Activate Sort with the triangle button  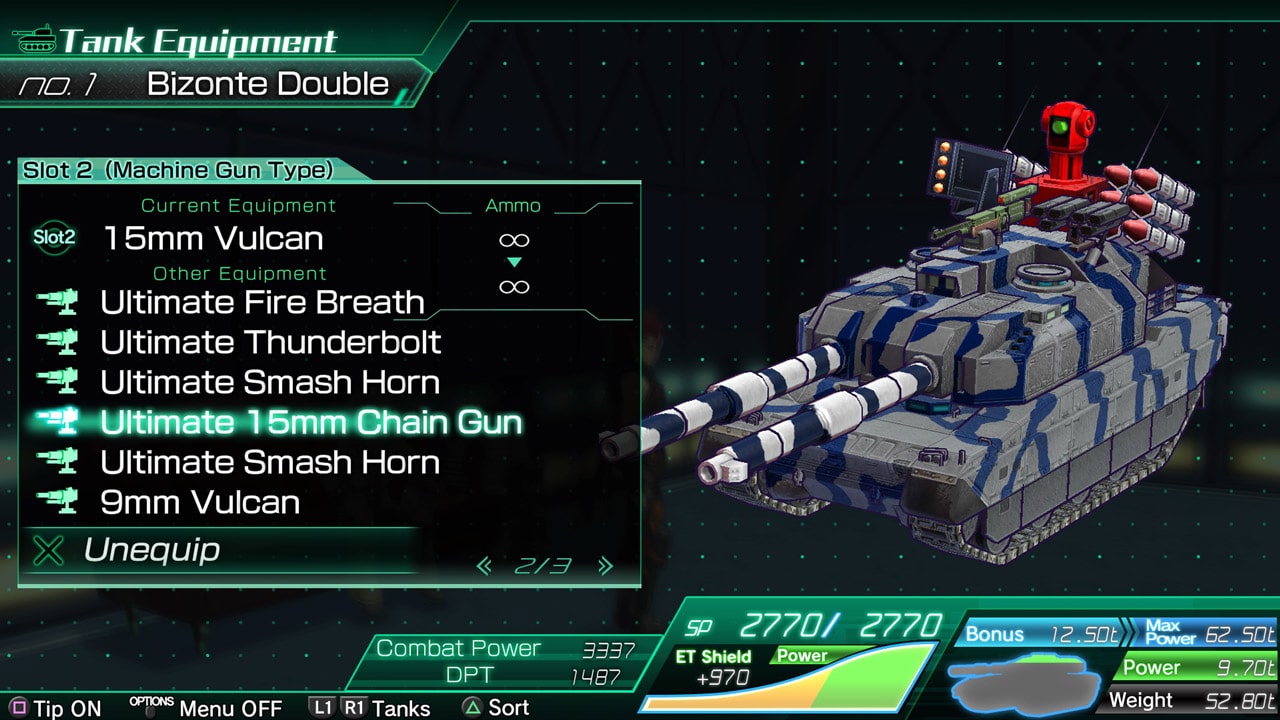click(470, 707)
